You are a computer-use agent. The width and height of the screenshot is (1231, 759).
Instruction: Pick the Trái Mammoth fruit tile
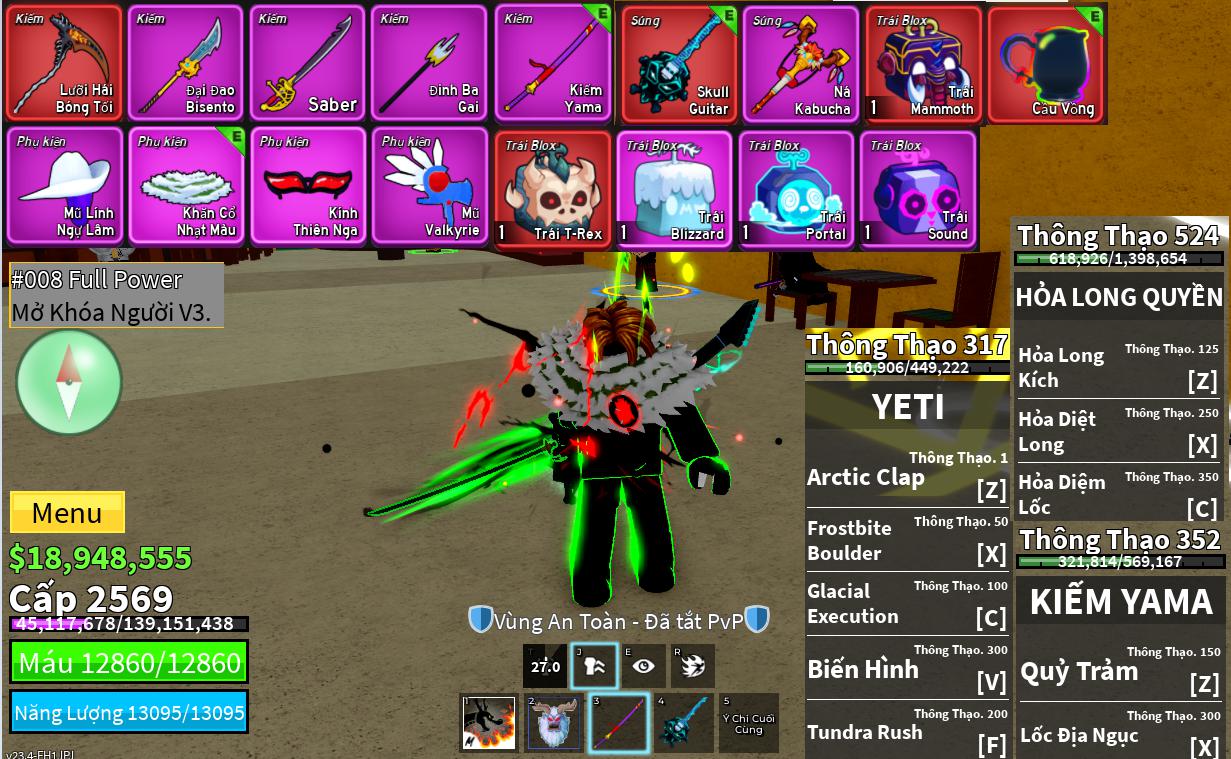[923, 65]
